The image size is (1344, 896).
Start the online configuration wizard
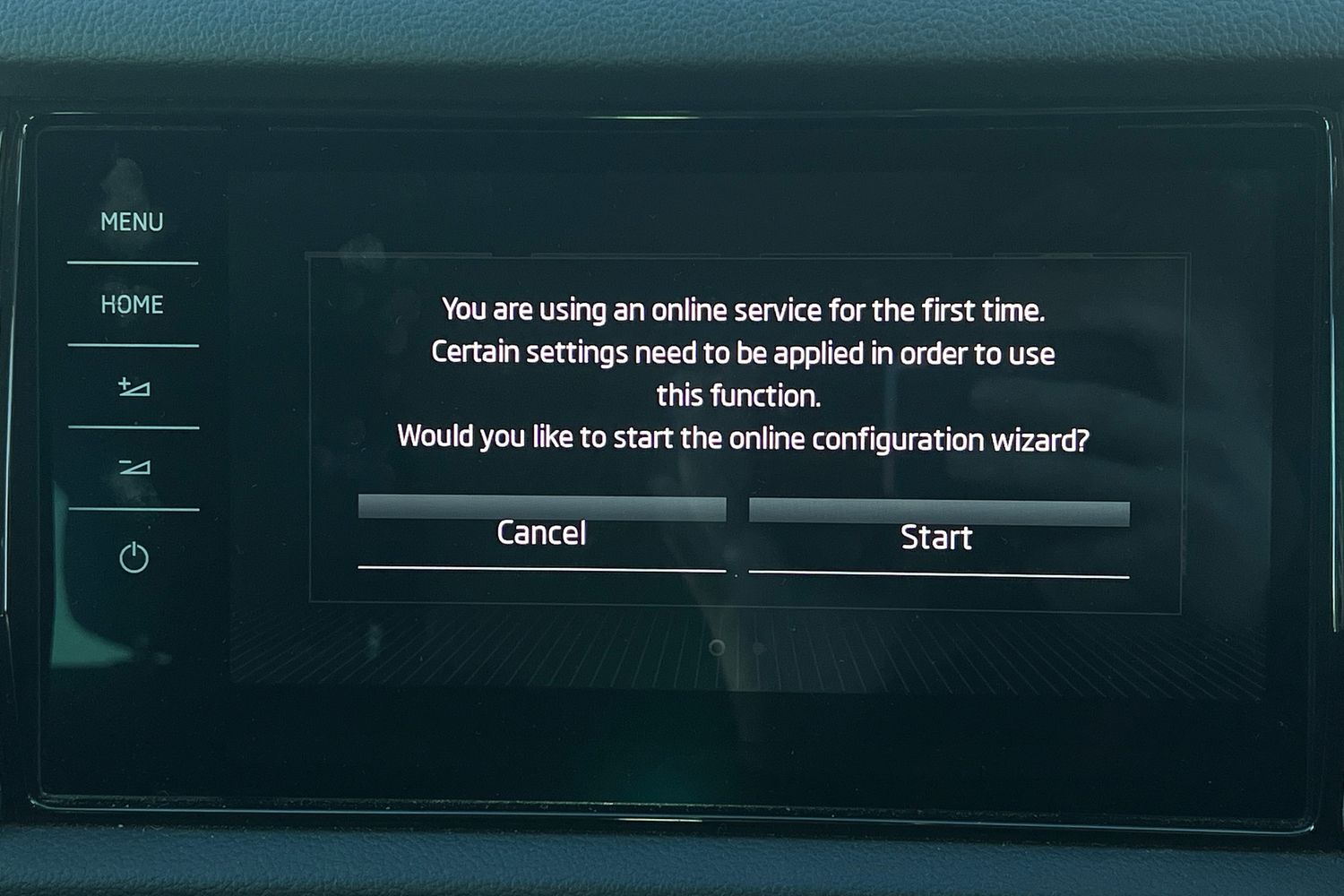point(937,538)
